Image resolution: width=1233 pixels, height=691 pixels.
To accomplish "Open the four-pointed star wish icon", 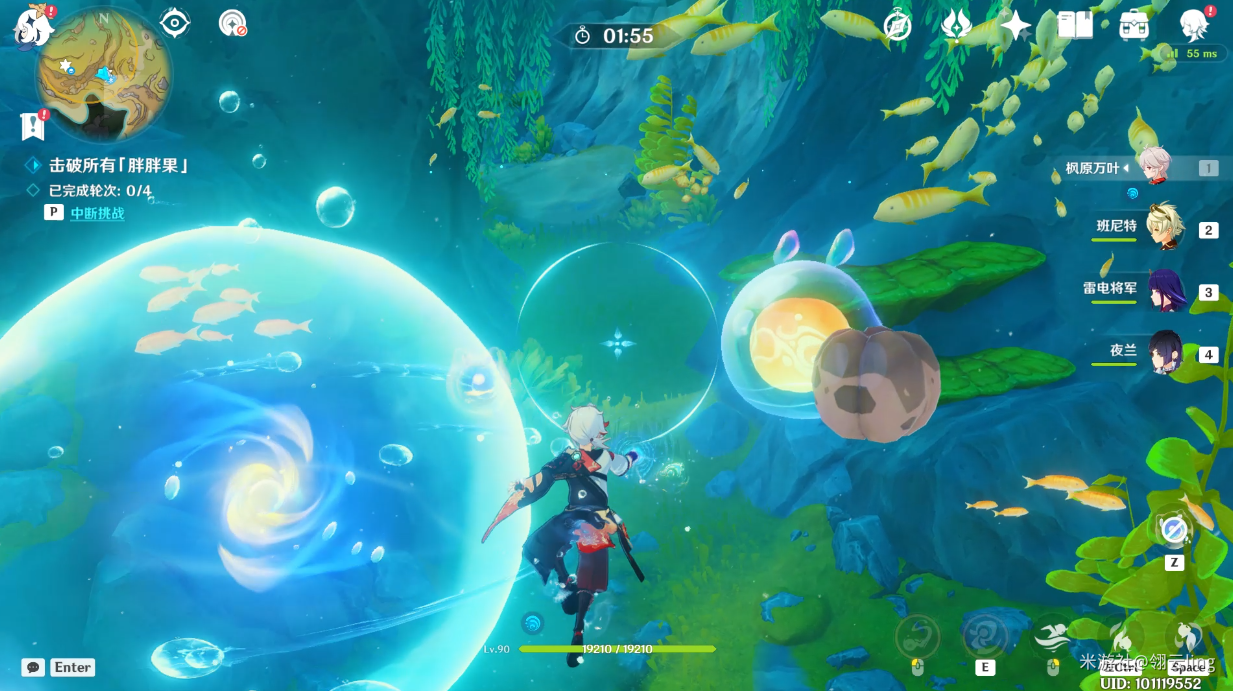I will point(1016,26).
